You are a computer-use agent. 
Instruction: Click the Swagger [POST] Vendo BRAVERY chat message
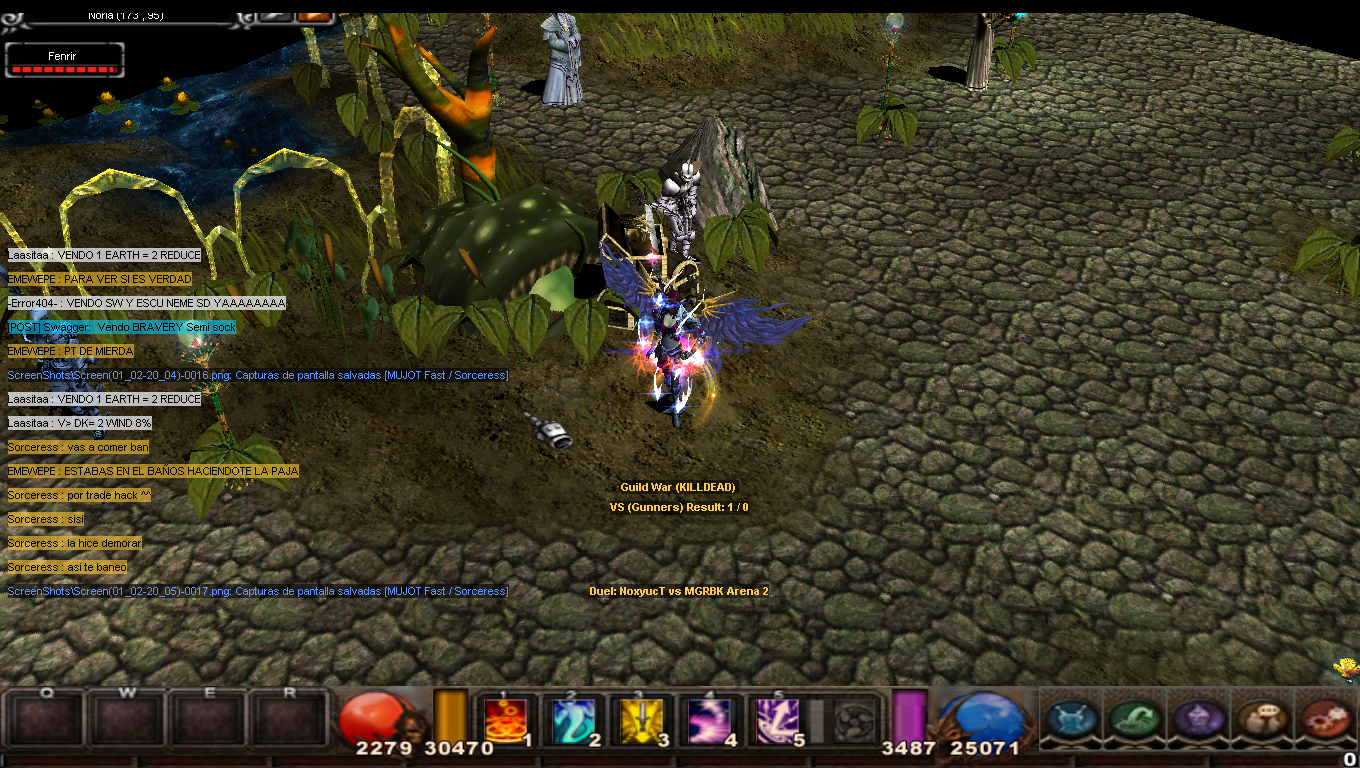[122, 327]
